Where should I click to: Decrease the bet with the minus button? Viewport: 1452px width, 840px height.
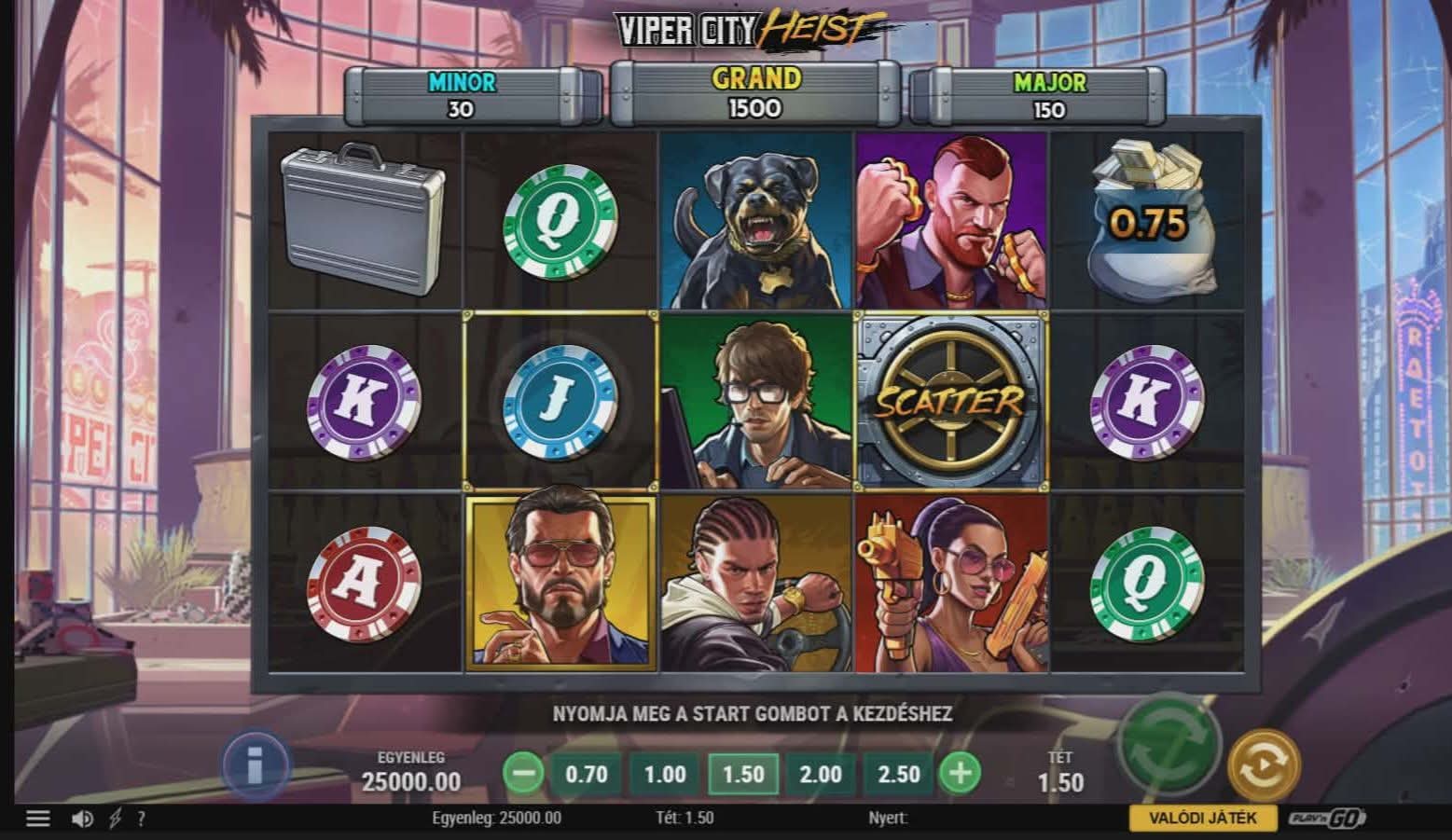coord(523,774)
